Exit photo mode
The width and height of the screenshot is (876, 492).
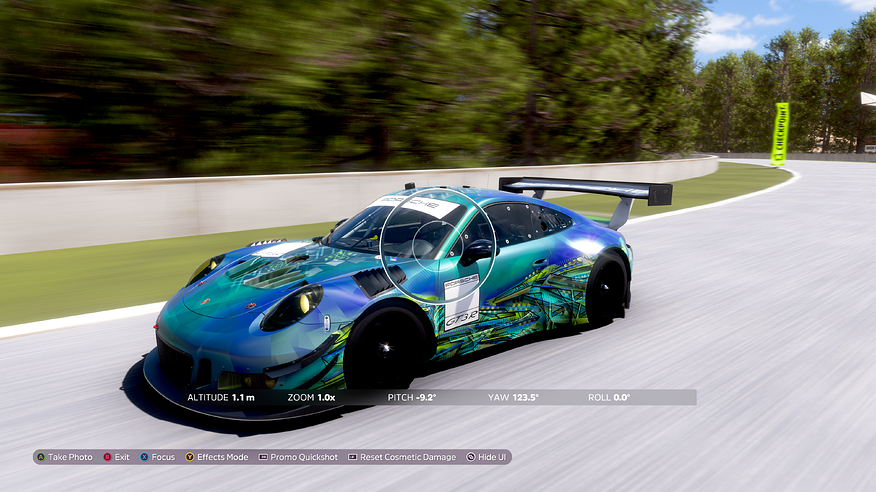pyautogui.click(x=116, y=457)
